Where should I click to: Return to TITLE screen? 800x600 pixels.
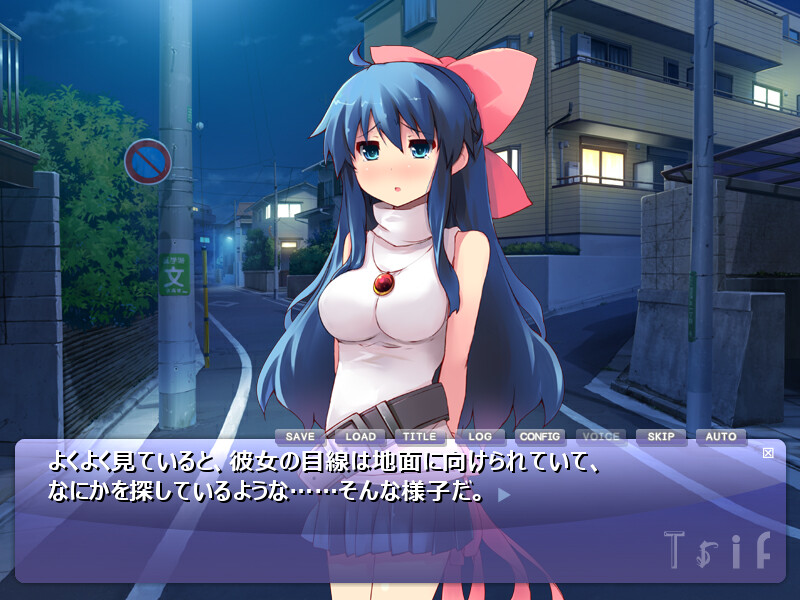pos(420,437)
